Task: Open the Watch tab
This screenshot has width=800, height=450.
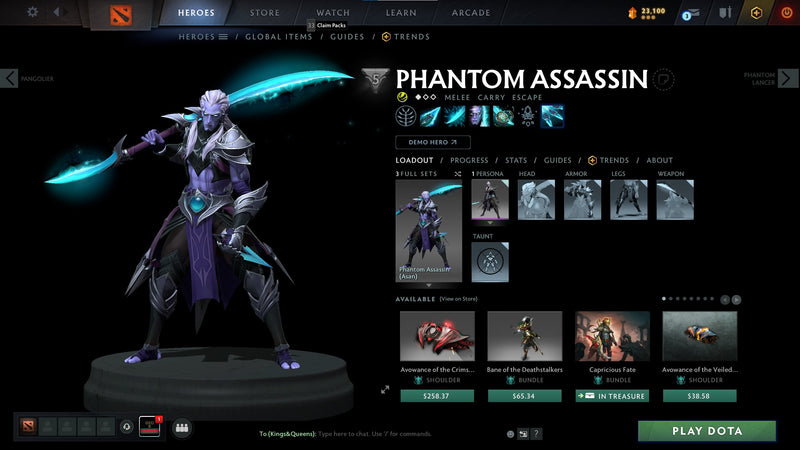Action: pyautogui.click(x=333, y=13)
